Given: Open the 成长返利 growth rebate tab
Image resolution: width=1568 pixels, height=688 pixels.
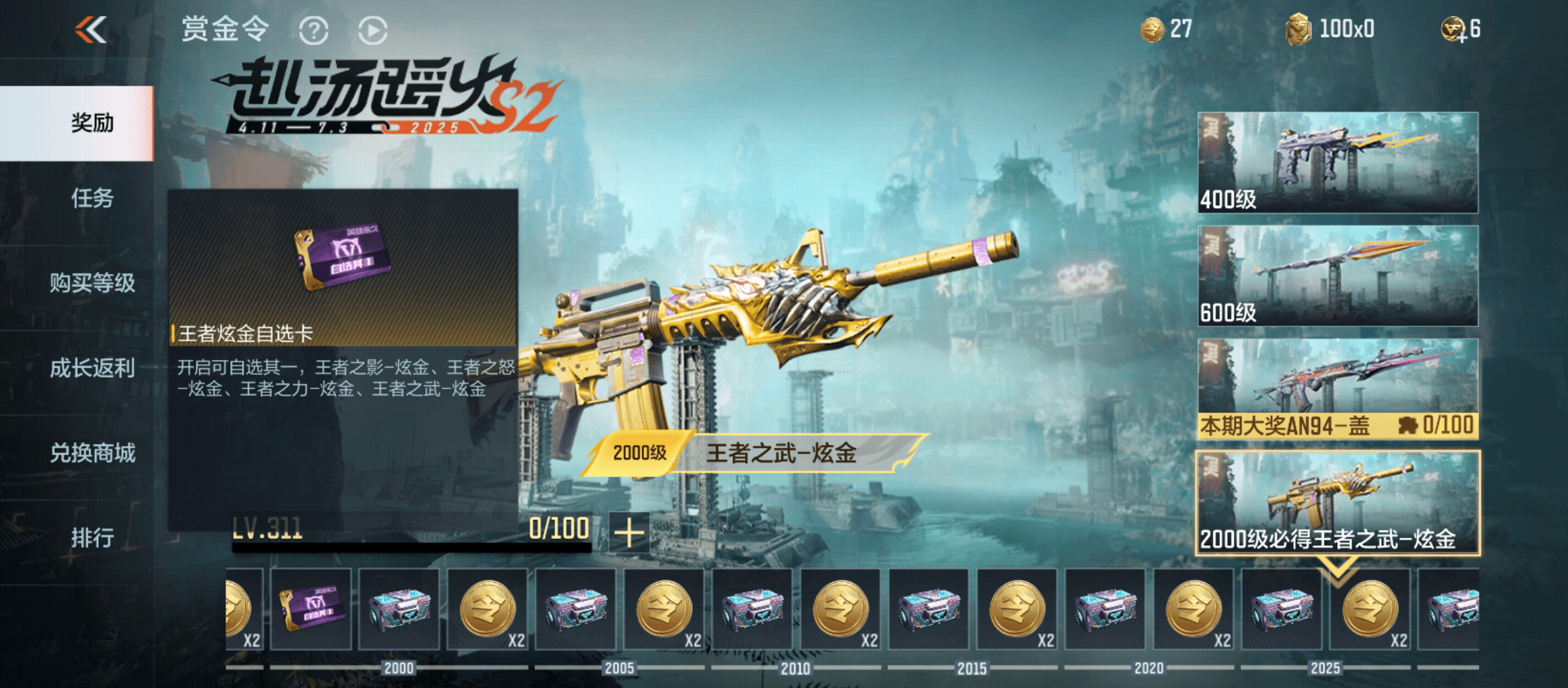Looking at the screenshot, I should point(92,368).
